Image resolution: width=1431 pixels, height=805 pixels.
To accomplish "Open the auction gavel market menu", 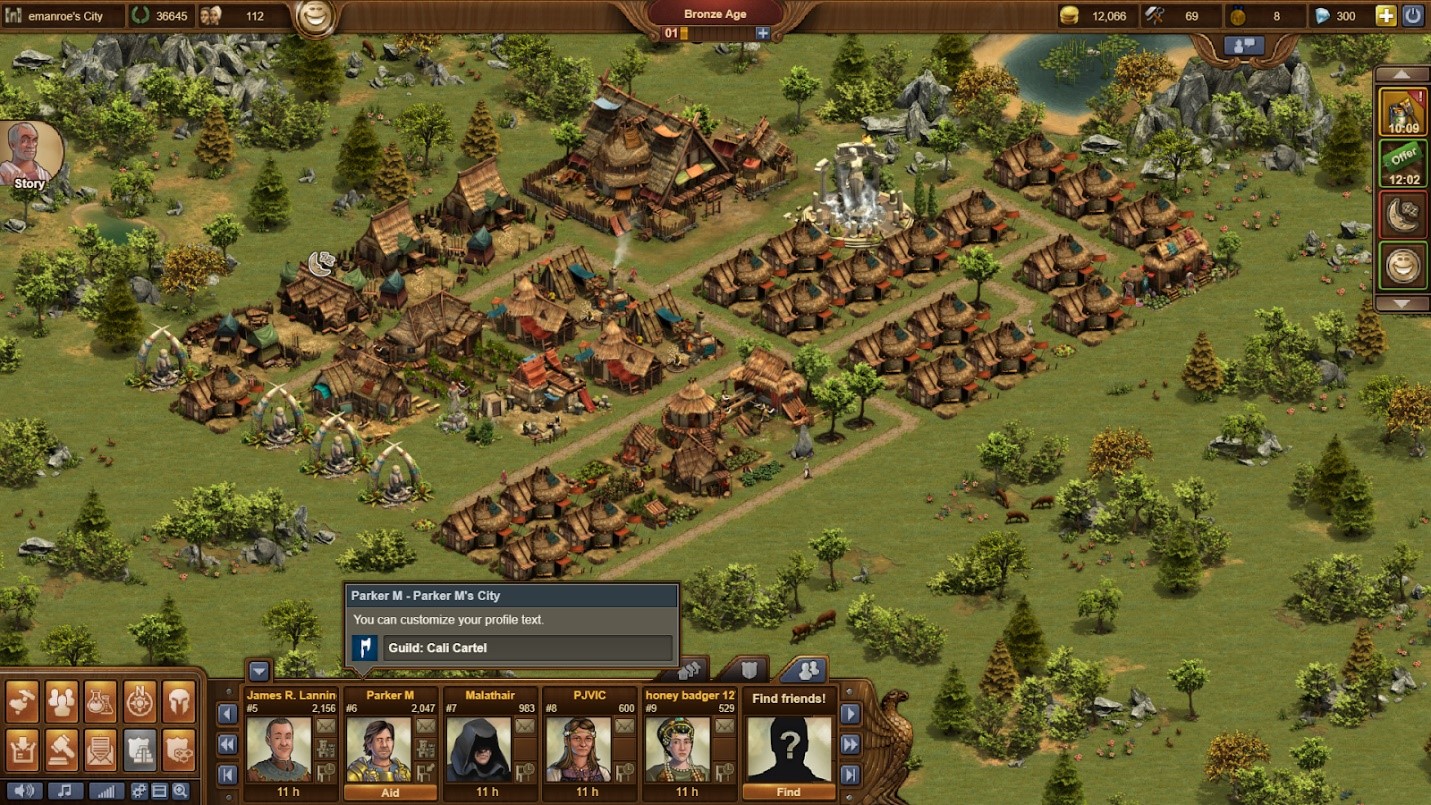I will pos(62,748).
